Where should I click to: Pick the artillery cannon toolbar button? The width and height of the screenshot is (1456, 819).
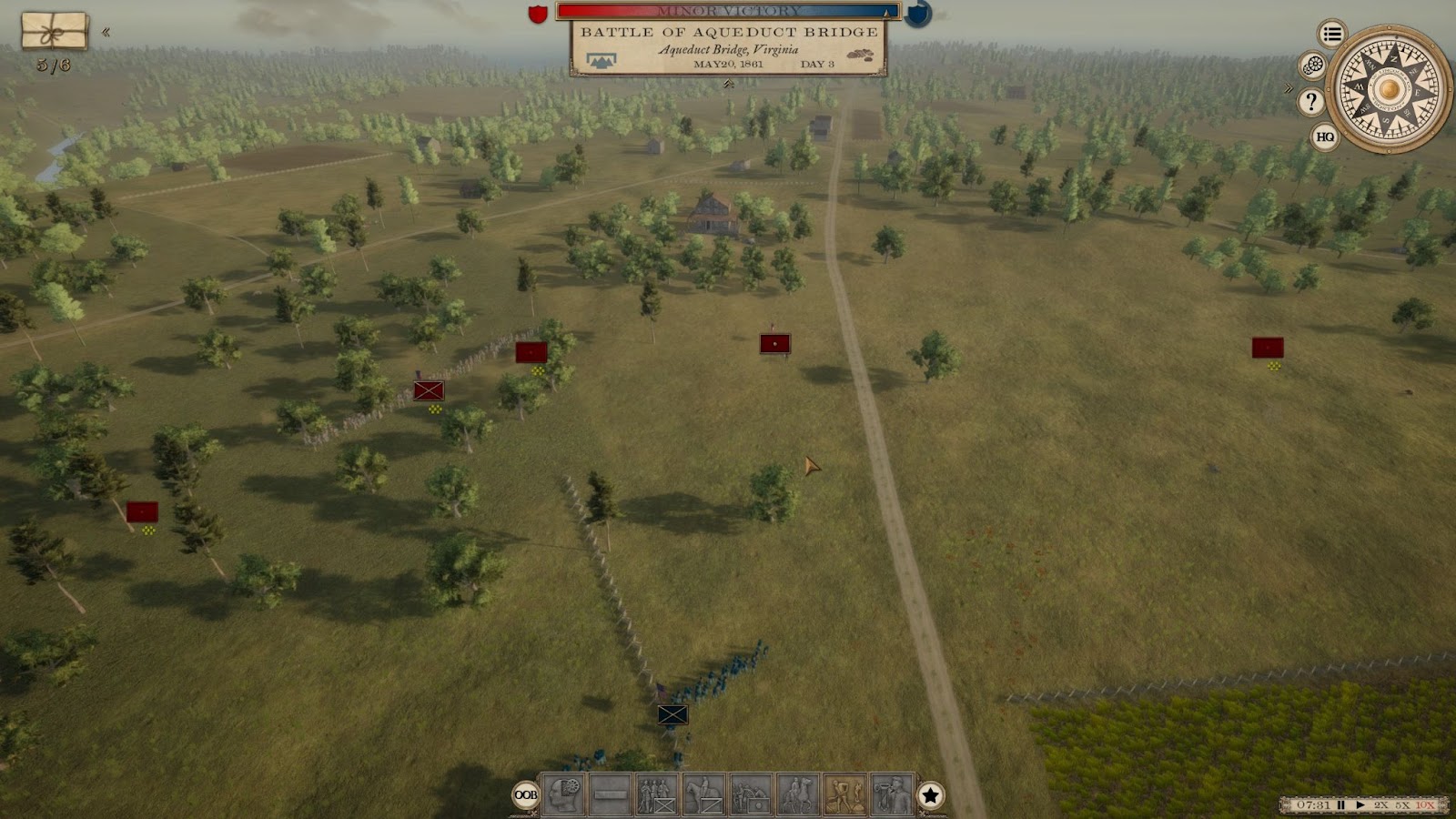click(751, 794)
